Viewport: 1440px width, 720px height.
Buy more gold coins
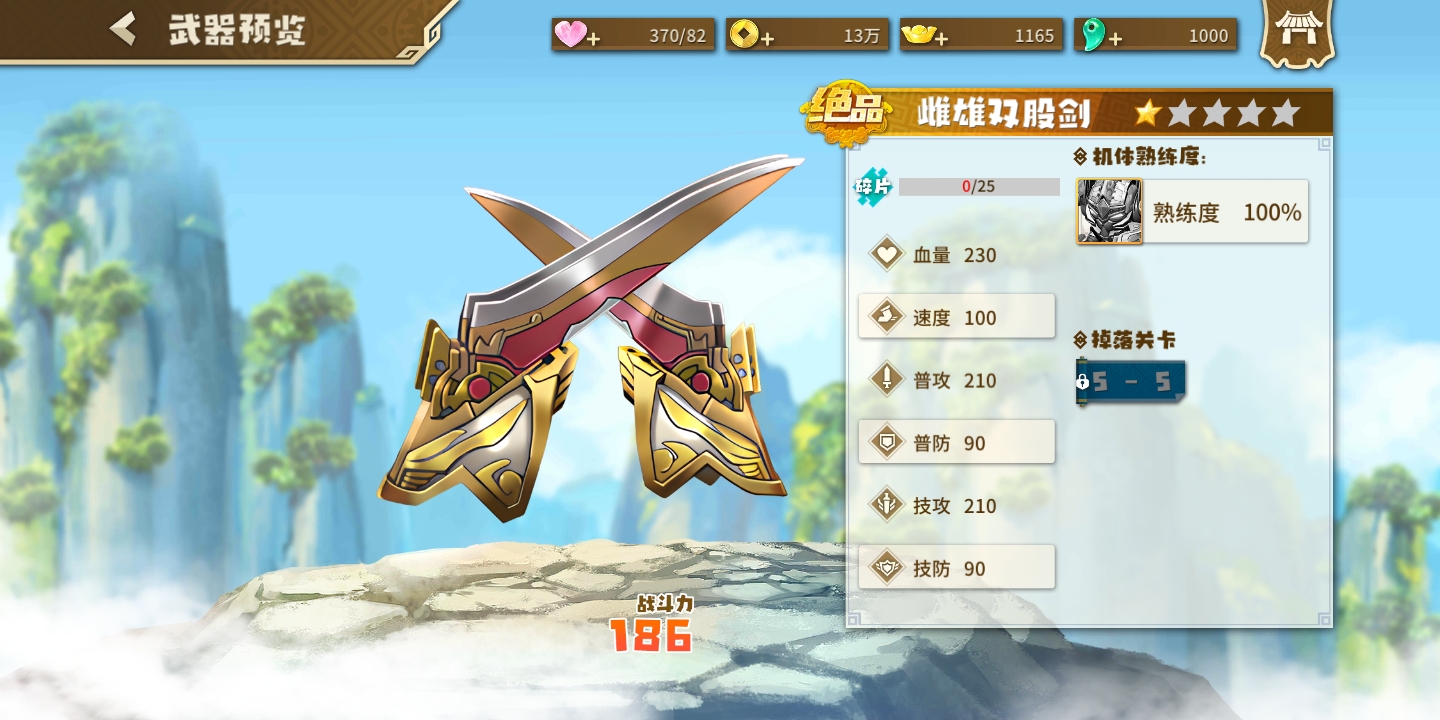pos(767,38)
